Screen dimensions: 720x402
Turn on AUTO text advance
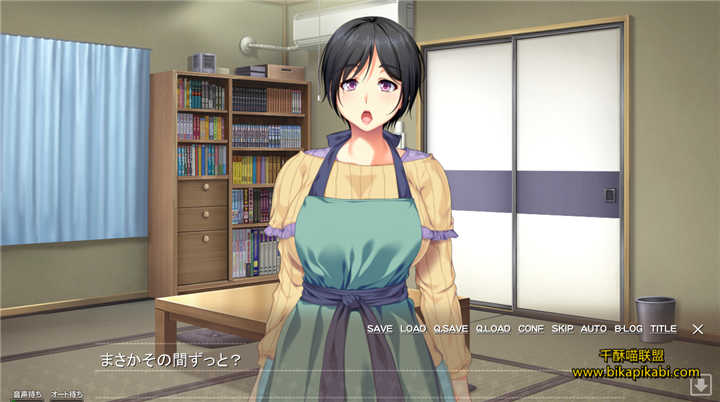[x=593, y=328]
